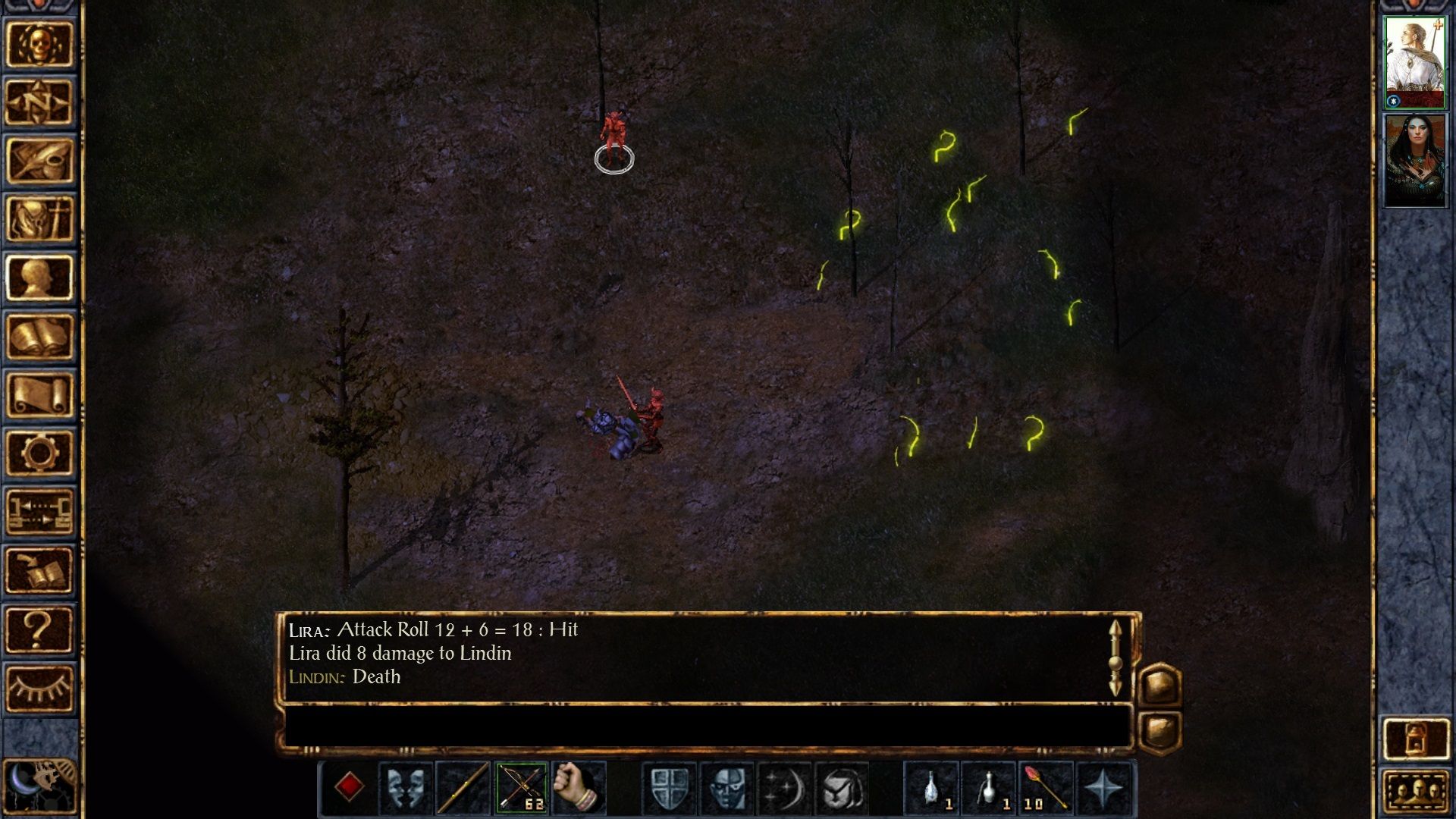Use the wand with 10 charges
Screen dimensions: 1456x819
(x=1046, y=788)
